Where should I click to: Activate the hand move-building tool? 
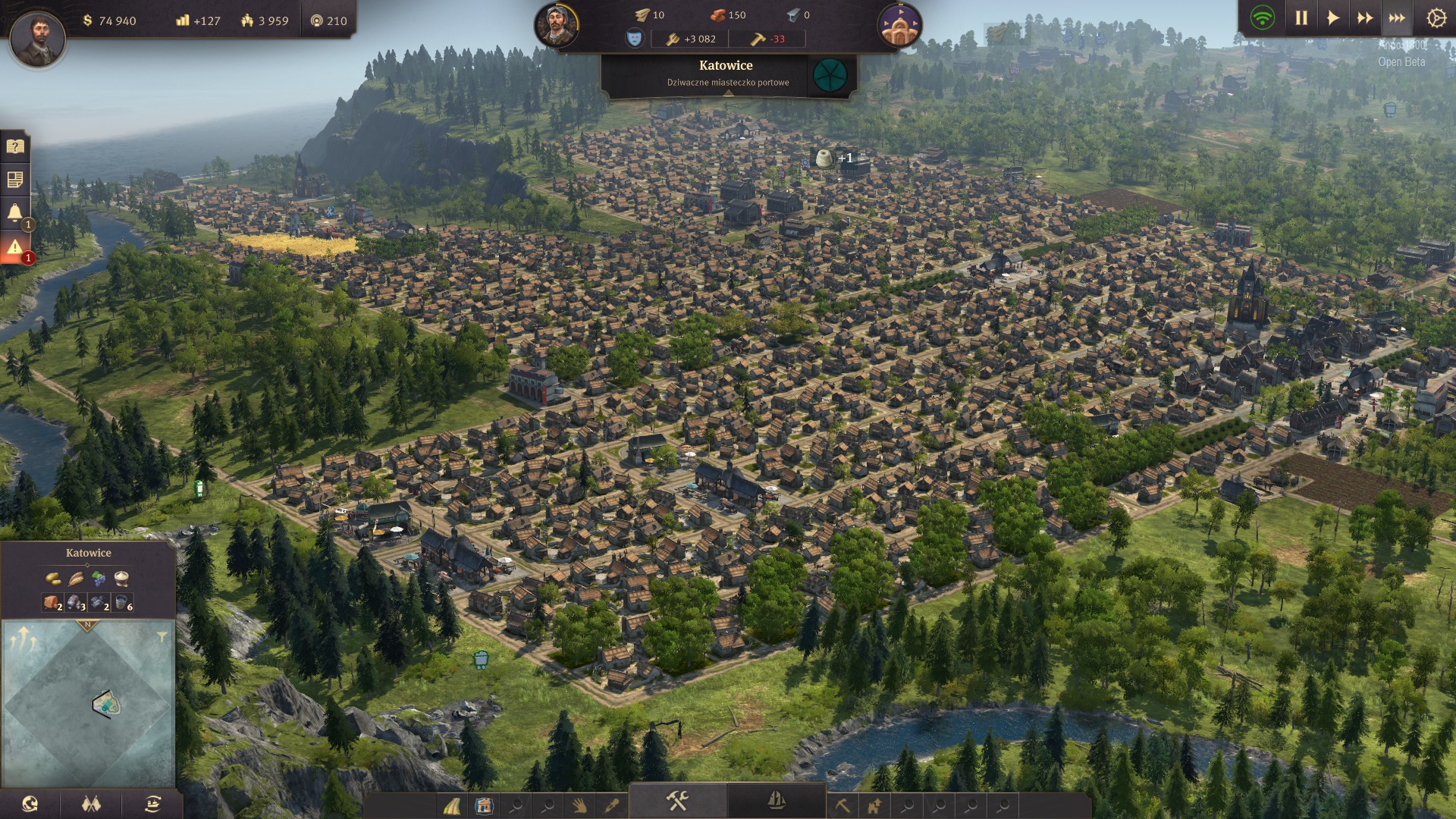pos(579,805)
